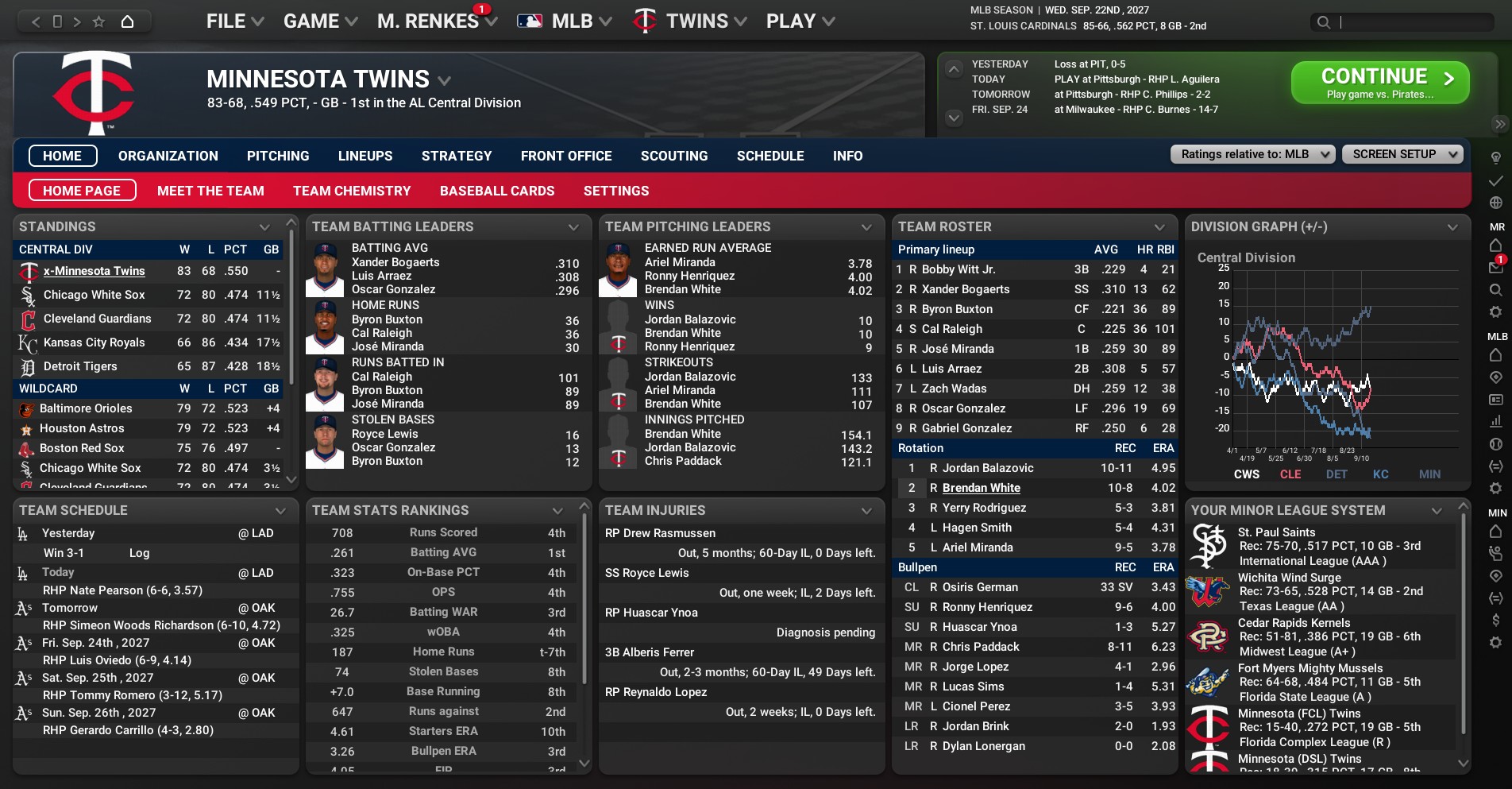Image resolution: width=1512 pixels, height=789 pixels.
Task: Expand the Division Graph panel dropdown
Action: pyautogui.click(x=1452, y=227)
